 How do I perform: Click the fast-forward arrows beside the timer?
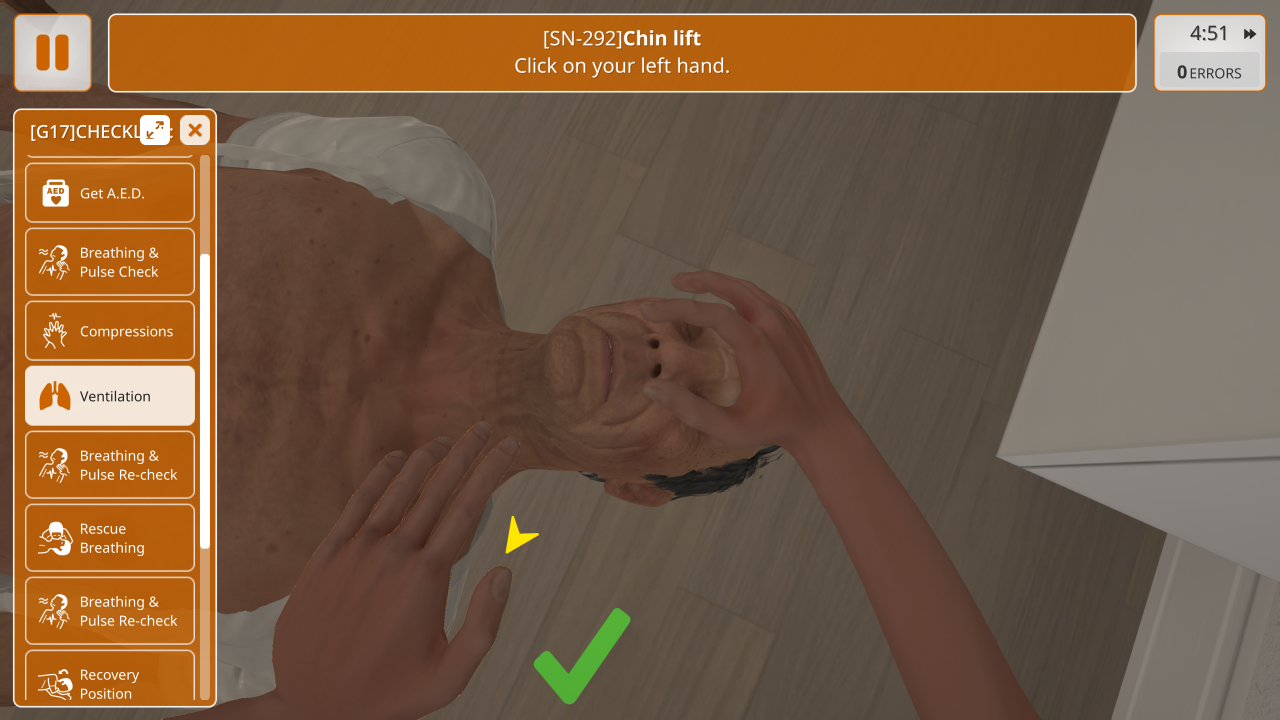point(1250,34)
